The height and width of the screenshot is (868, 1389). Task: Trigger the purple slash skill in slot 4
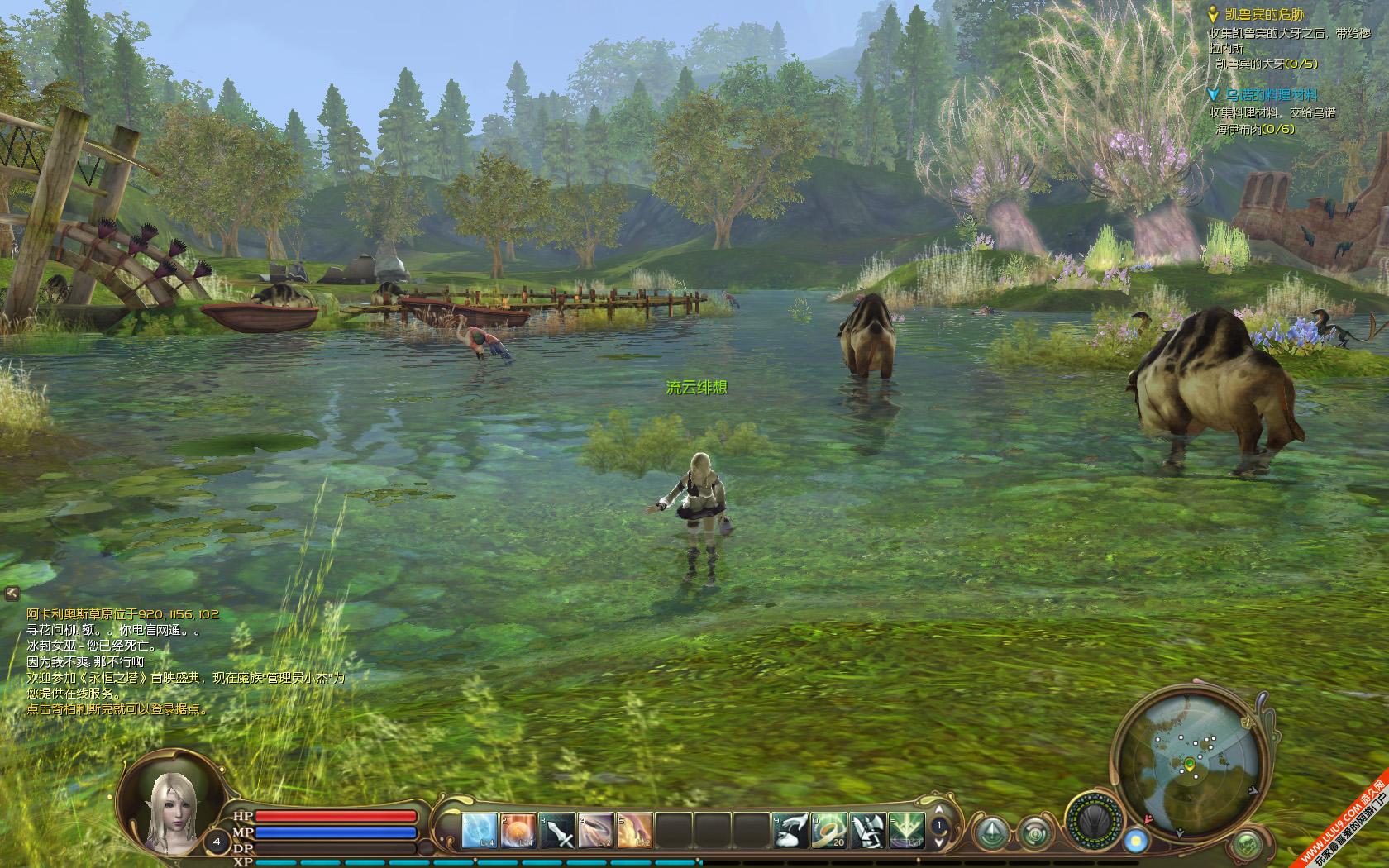click(596, 831)
